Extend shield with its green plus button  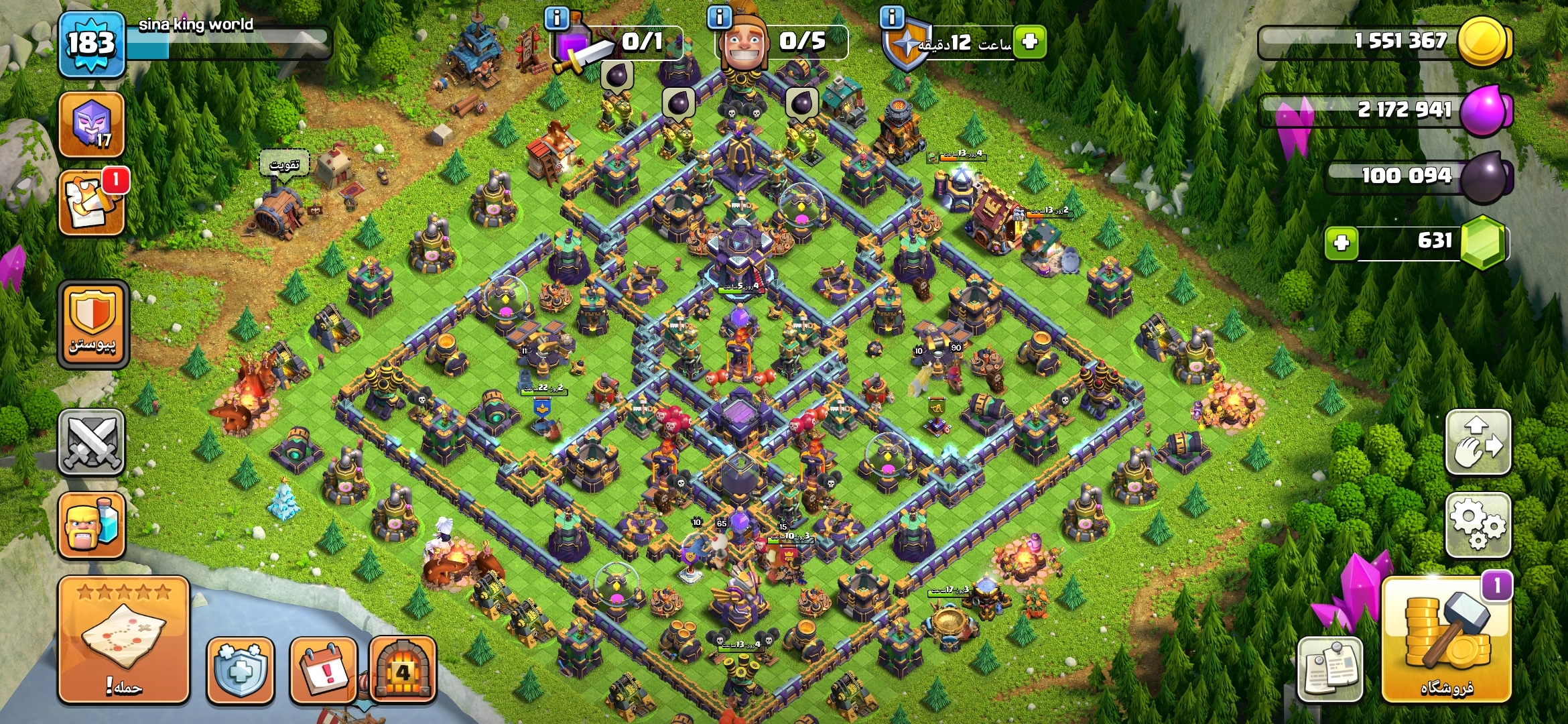1030,42
